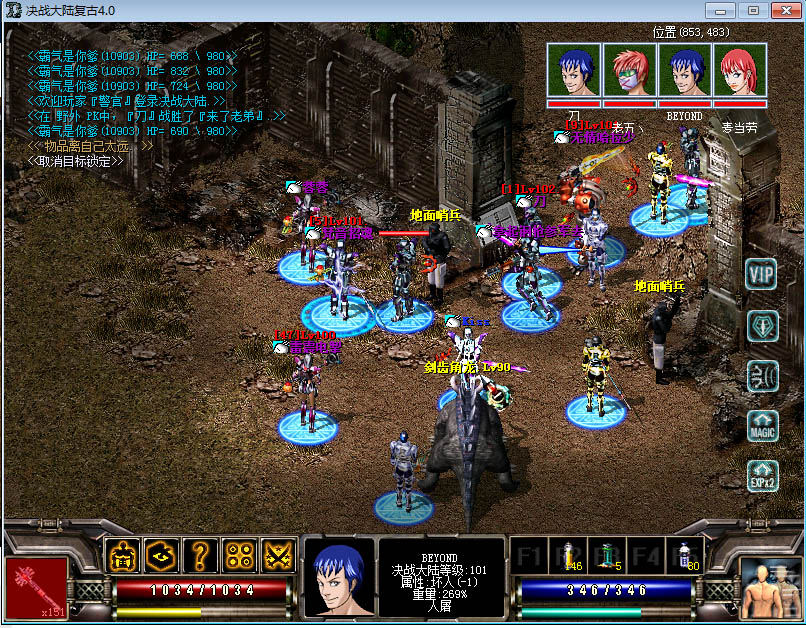Select the equipped mace weapon slot
Screen dimensions: 806x628
coord(36,586)
